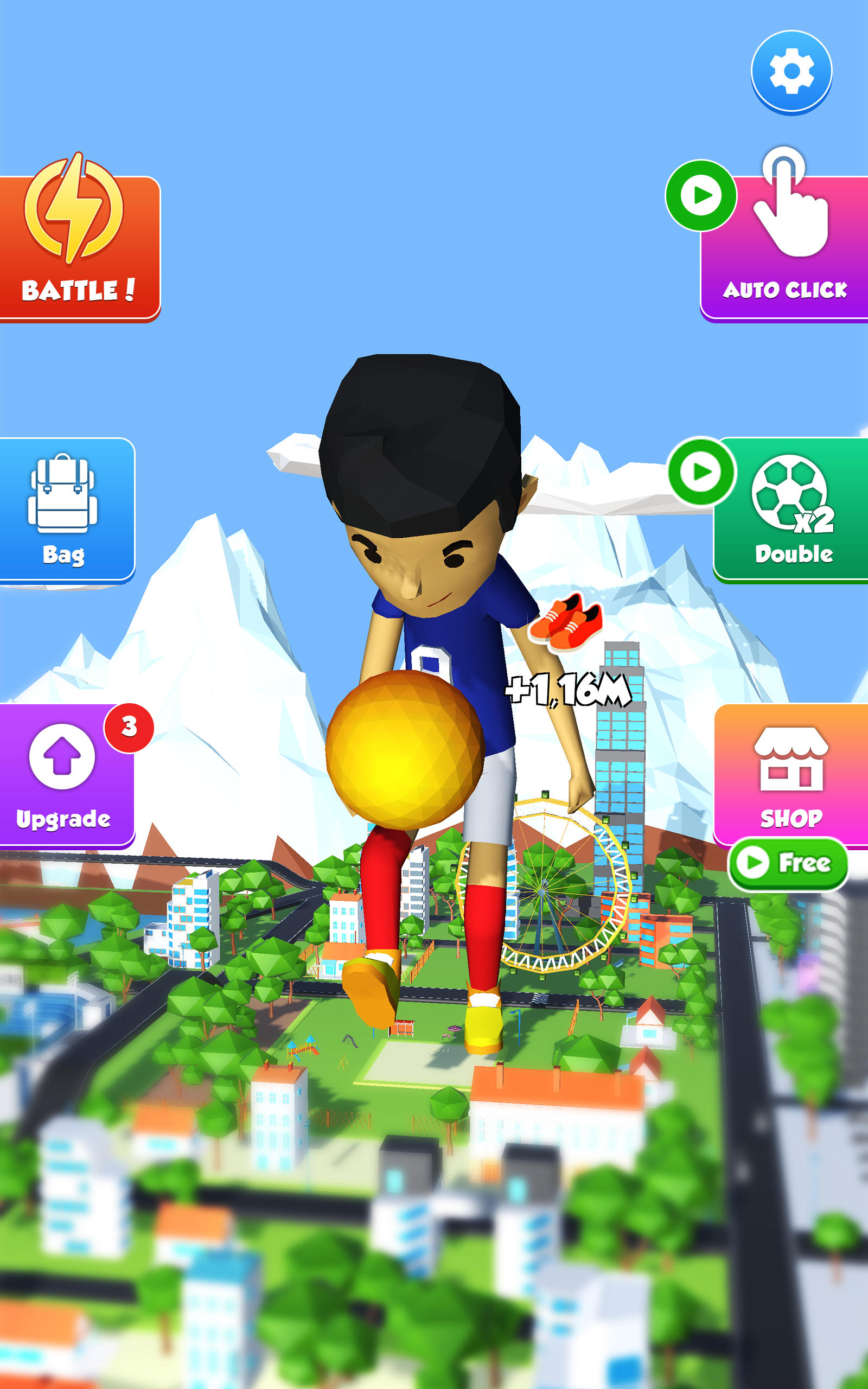Tap the green play badge on Double
868x1389 pixels.
tap(701, 472)
